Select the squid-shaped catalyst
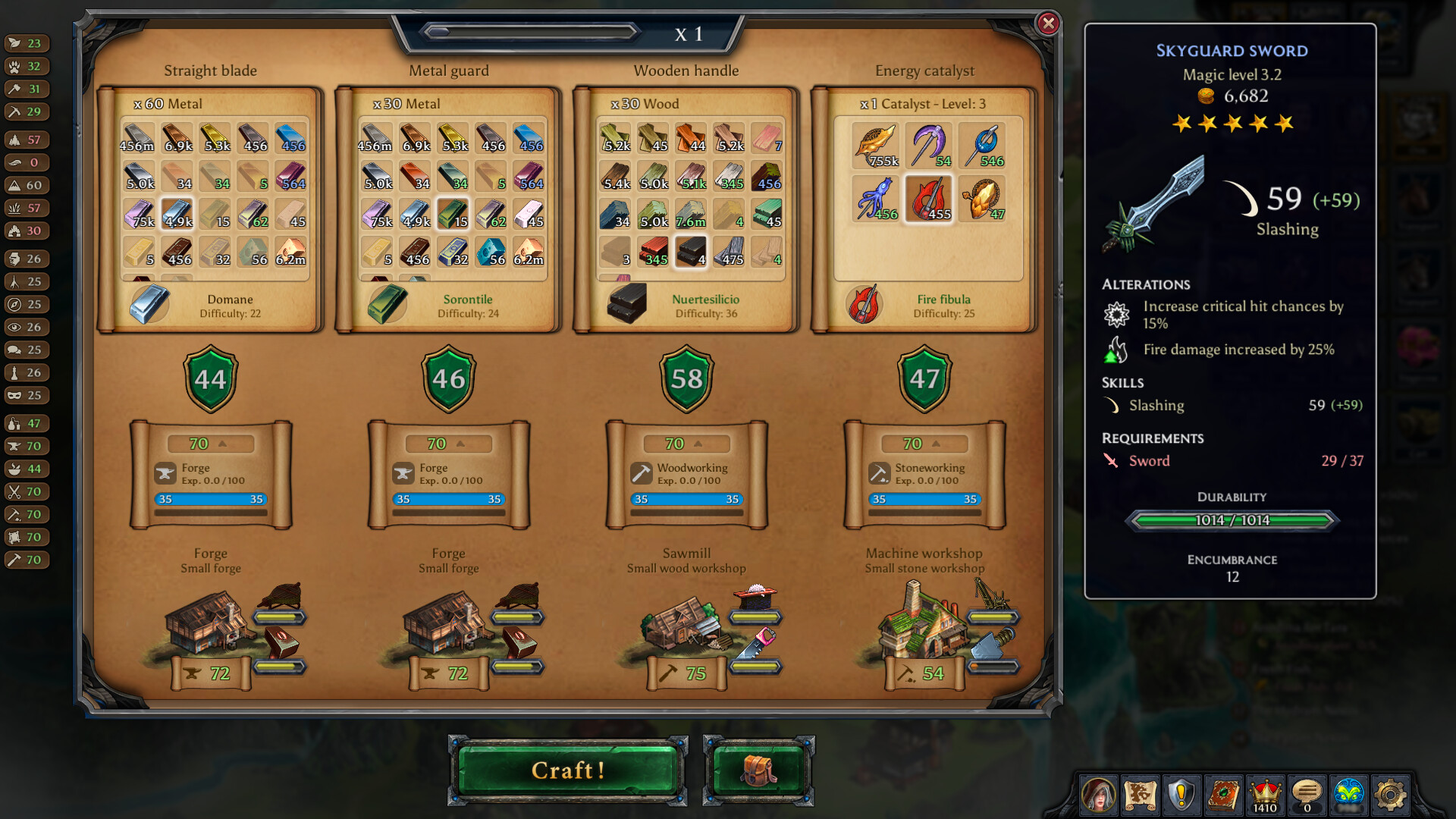 coord(876,198)
